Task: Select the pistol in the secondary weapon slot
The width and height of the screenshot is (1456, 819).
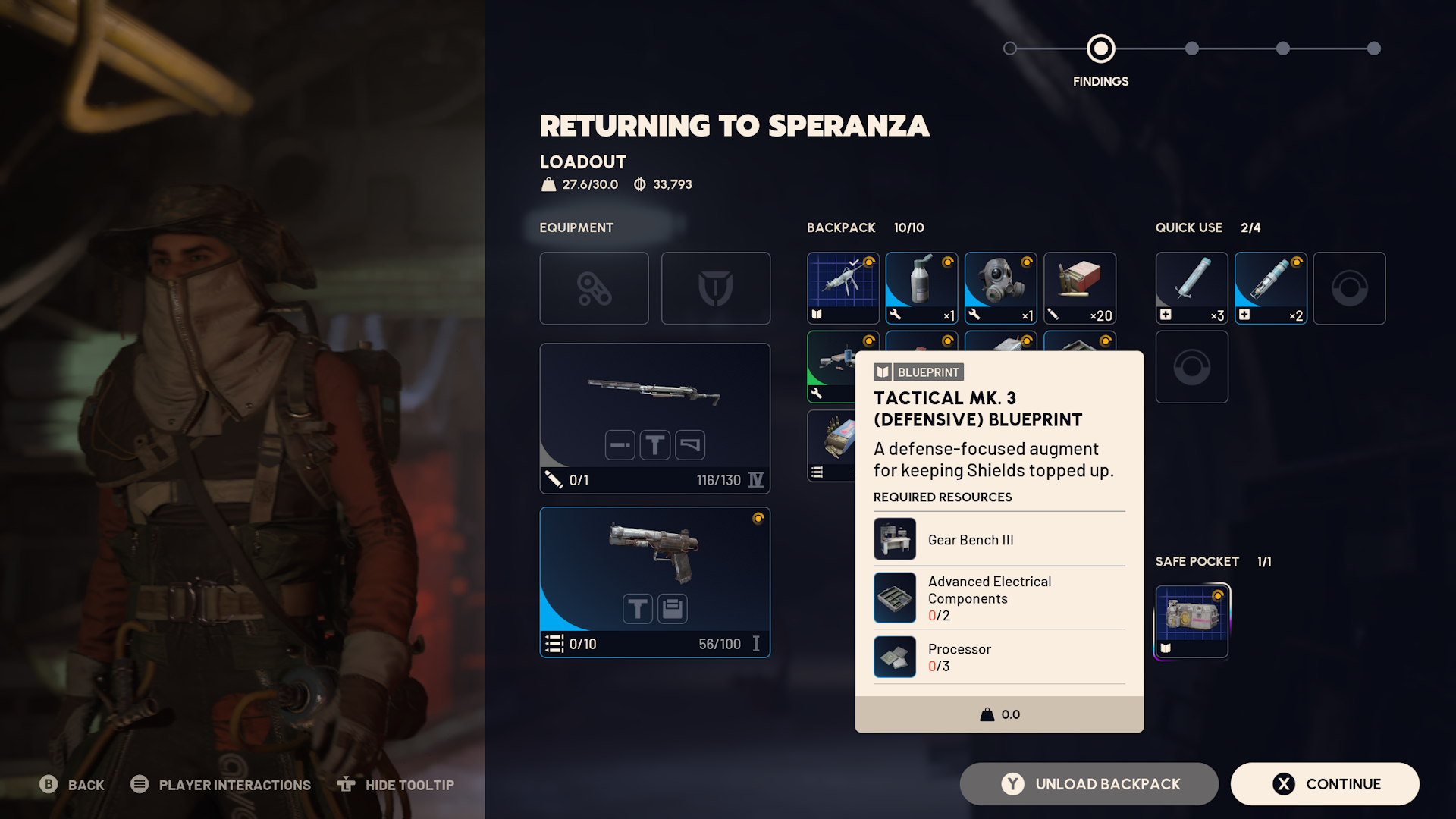Action: click(x=654, y=582)
